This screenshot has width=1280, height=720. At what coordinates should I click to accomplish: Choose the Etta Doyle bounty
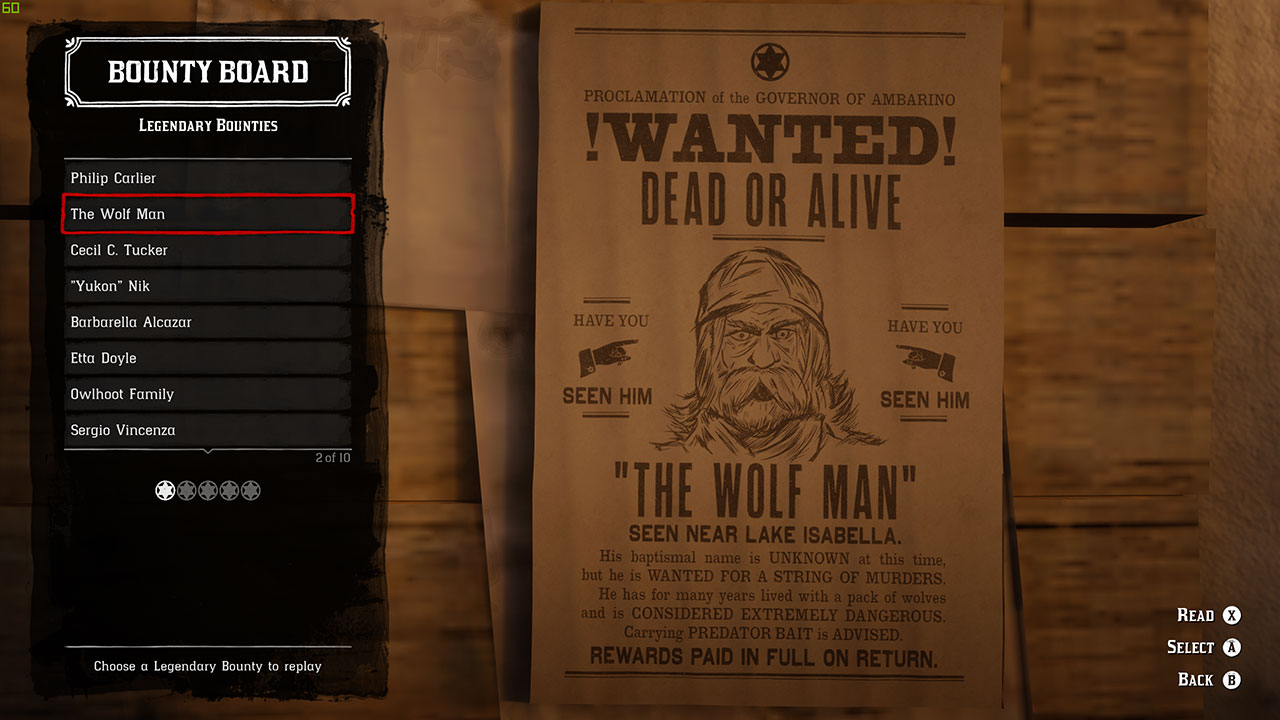pyautogui.click(x=207, y=358)
